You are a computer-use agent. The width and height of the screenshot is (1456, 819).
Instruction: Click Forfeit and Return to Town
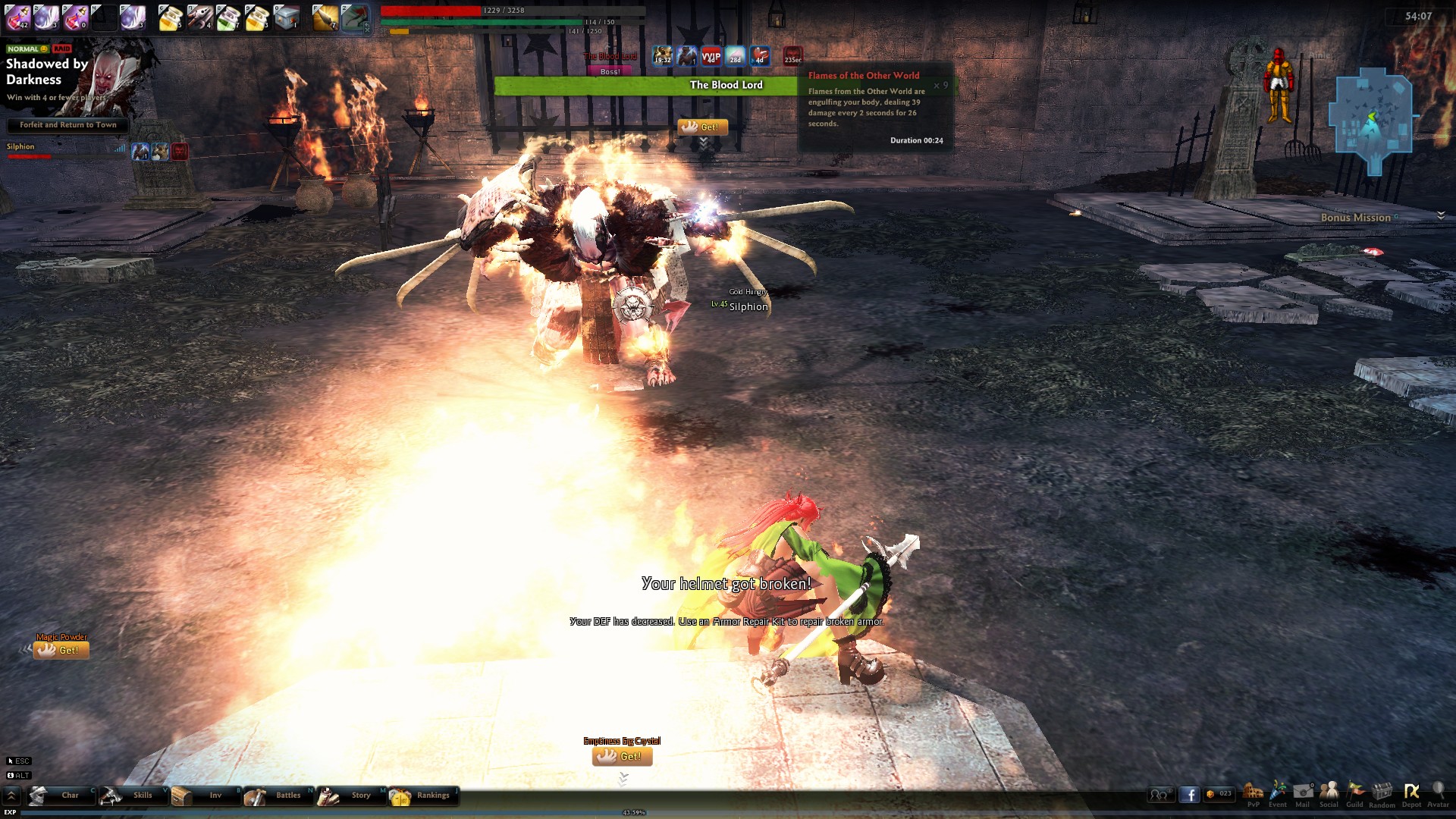click(68, 125)
